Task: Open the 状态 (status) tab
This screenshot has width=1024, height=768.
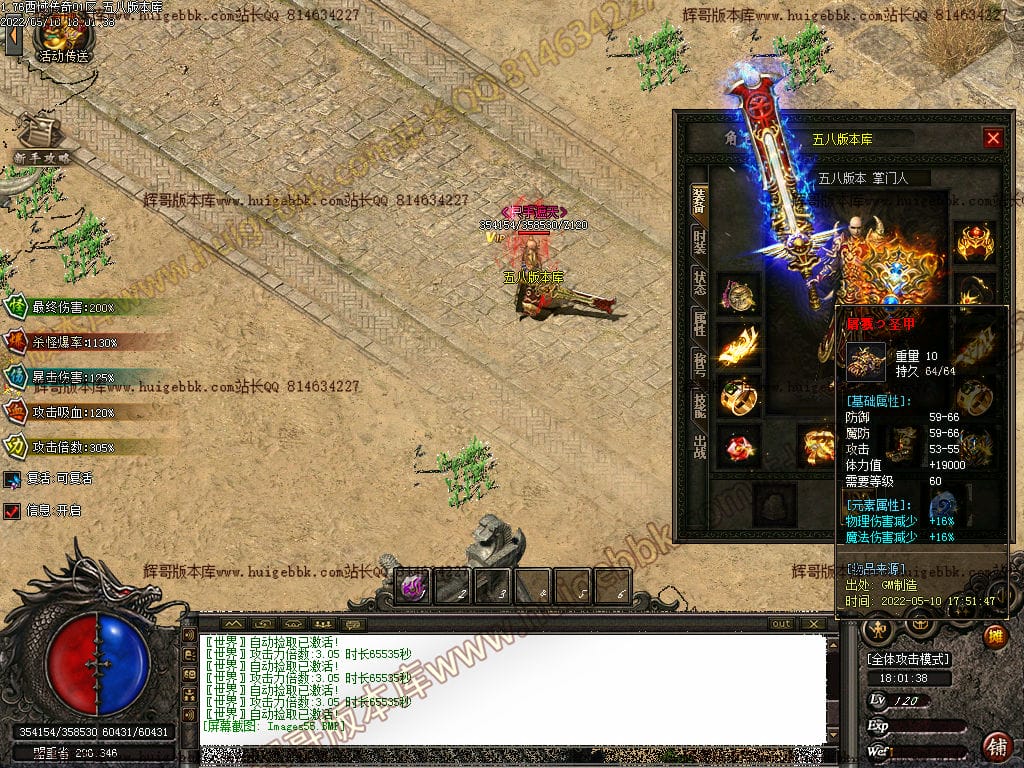Action: tap(699, 282)
